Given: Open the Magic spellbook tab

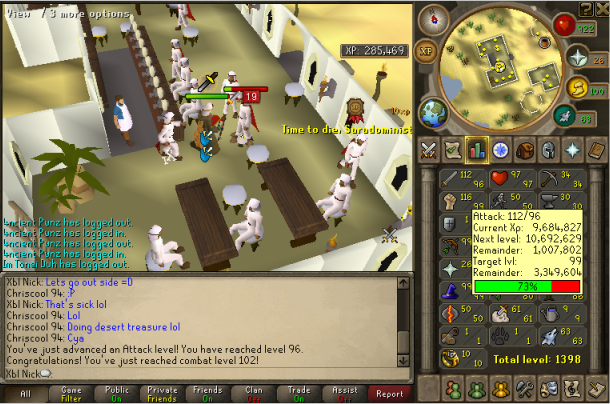Looking at the screenshot, I should pyautogui.click(x=595, y=150).
